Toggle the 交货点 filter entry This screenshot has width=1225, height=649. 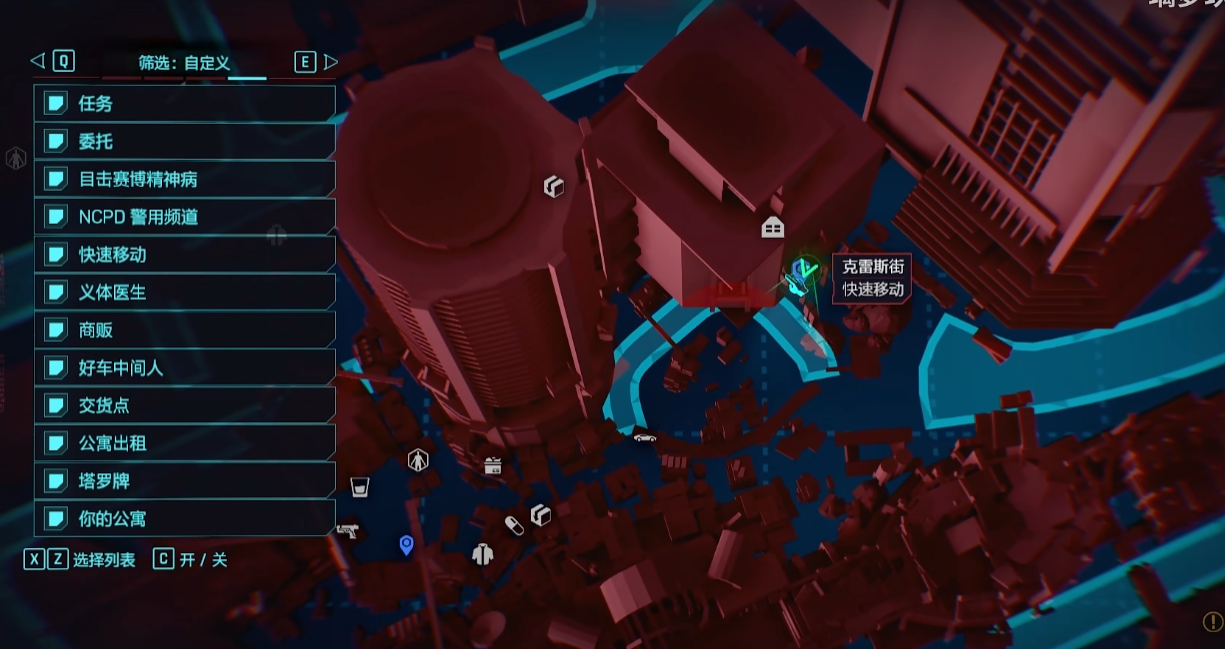click(185, 406)
